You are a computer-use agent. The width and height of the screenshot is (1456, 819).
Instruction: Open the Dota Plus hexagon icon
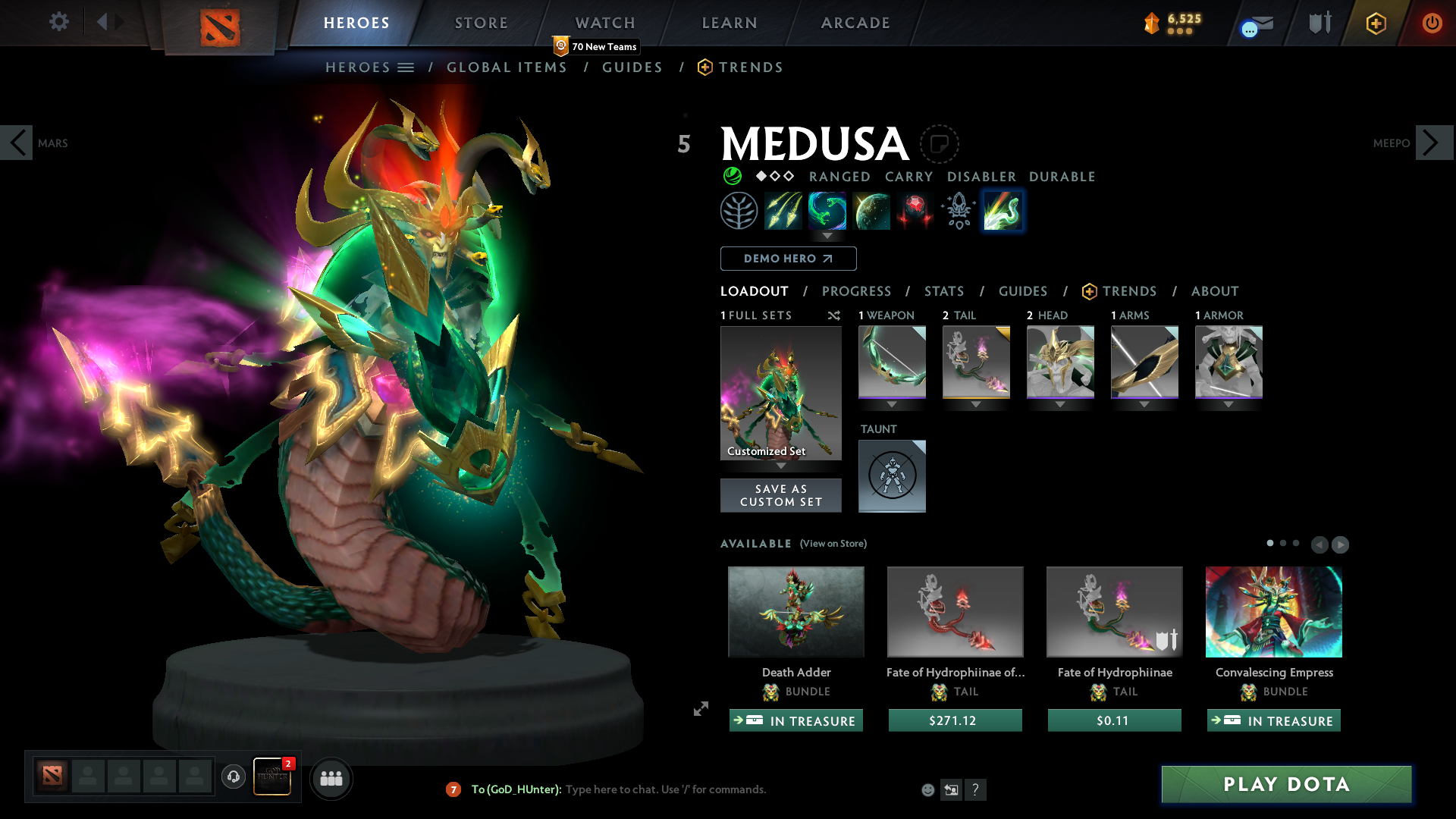(1376, 23)
